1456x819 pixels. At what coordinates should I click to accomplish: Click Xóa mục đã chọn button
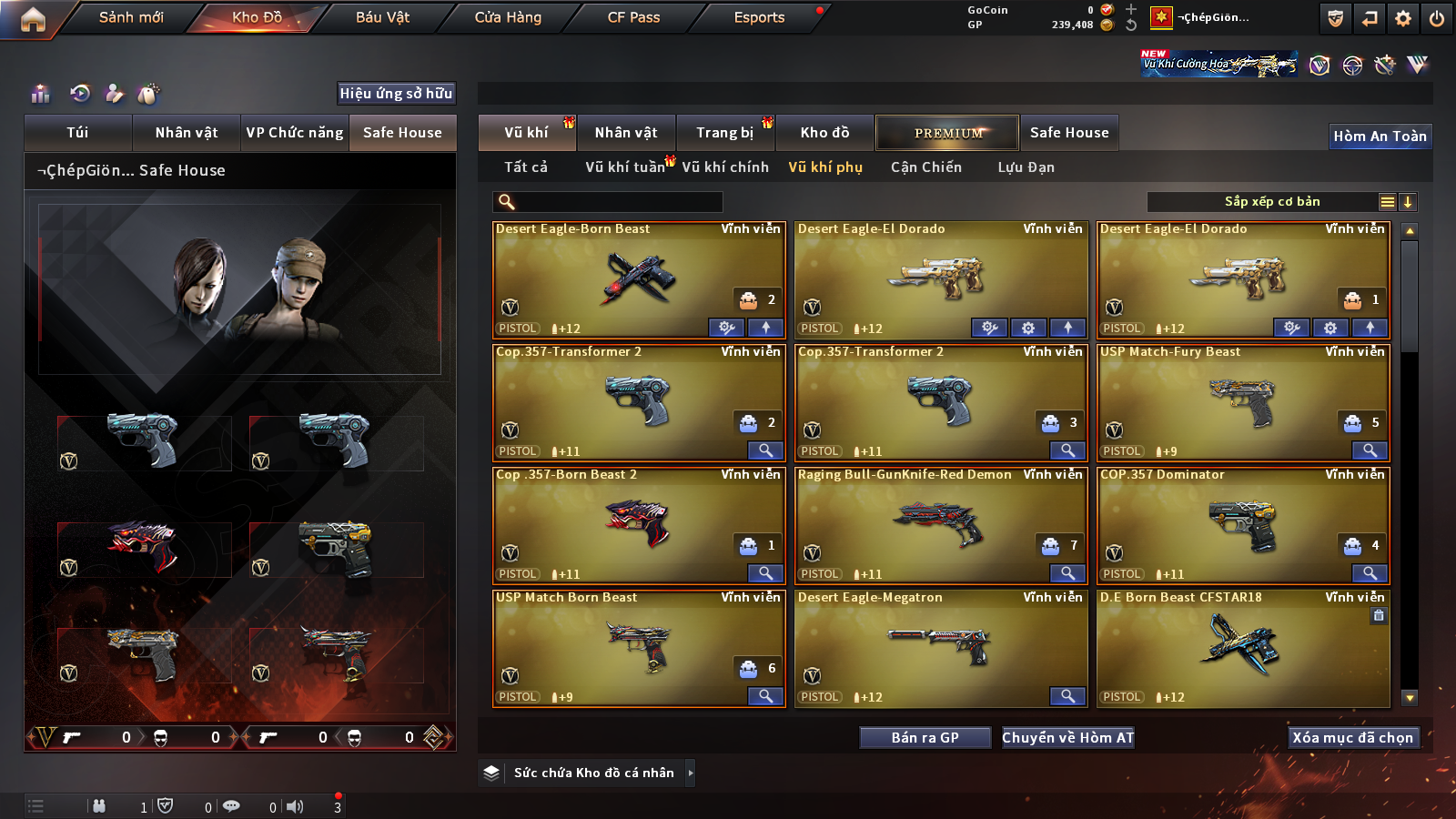[x=1353, y=738]
